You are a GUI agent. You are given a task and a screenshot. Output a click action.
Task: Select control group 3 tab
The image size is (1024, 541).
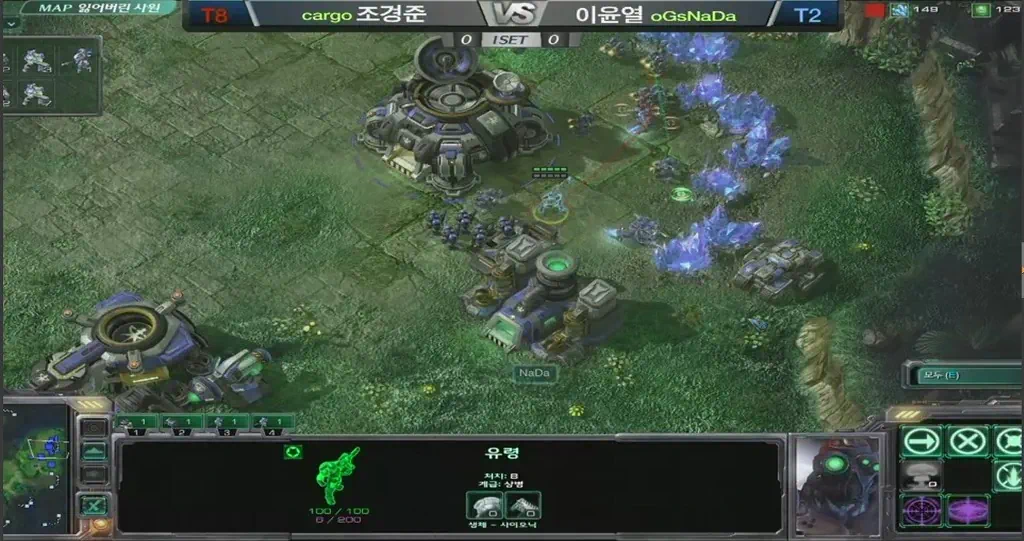click(x=227, y=423)
